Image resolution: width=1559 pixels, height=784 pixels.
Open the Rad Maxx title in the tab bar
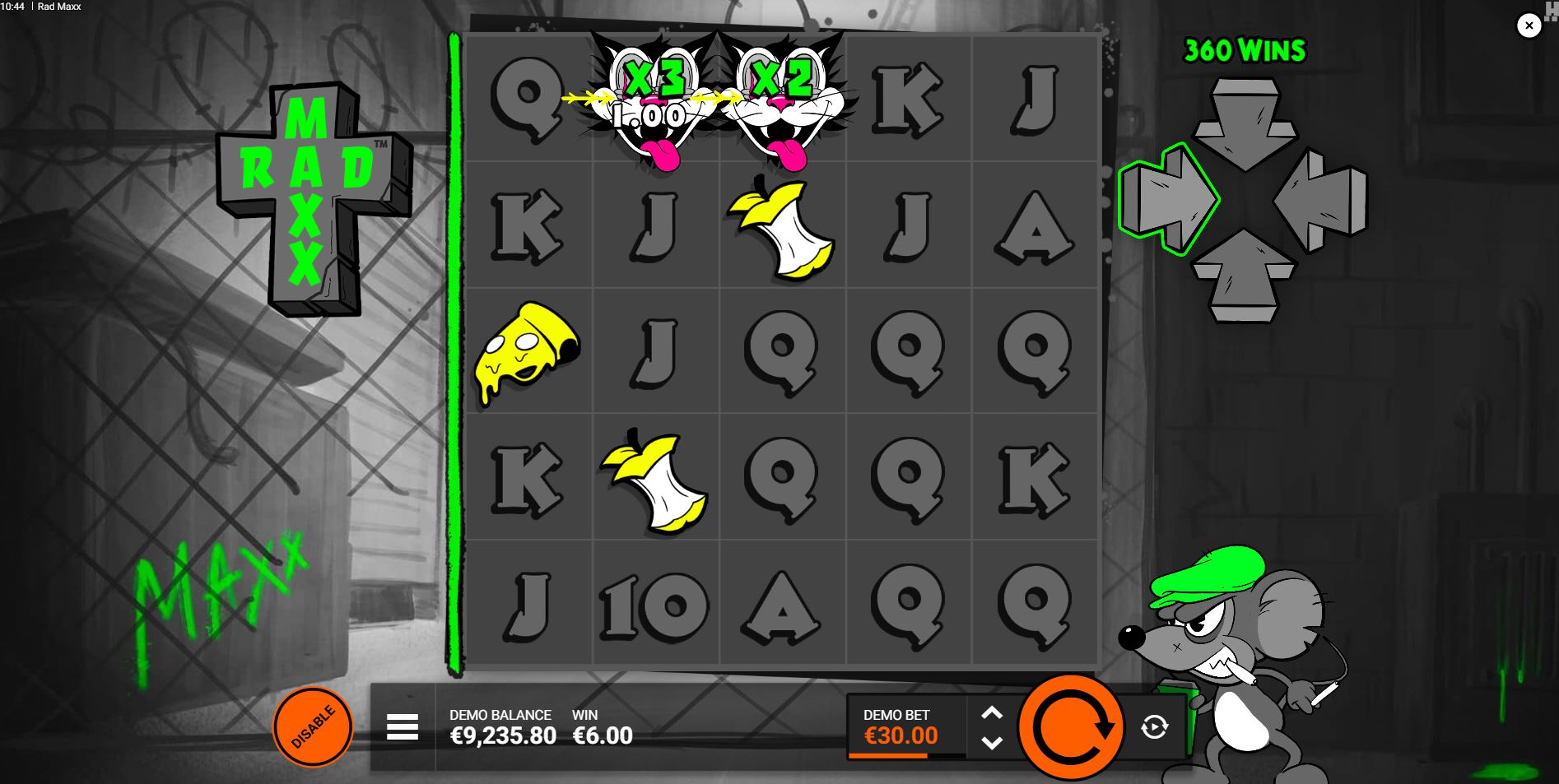[61, 7]
